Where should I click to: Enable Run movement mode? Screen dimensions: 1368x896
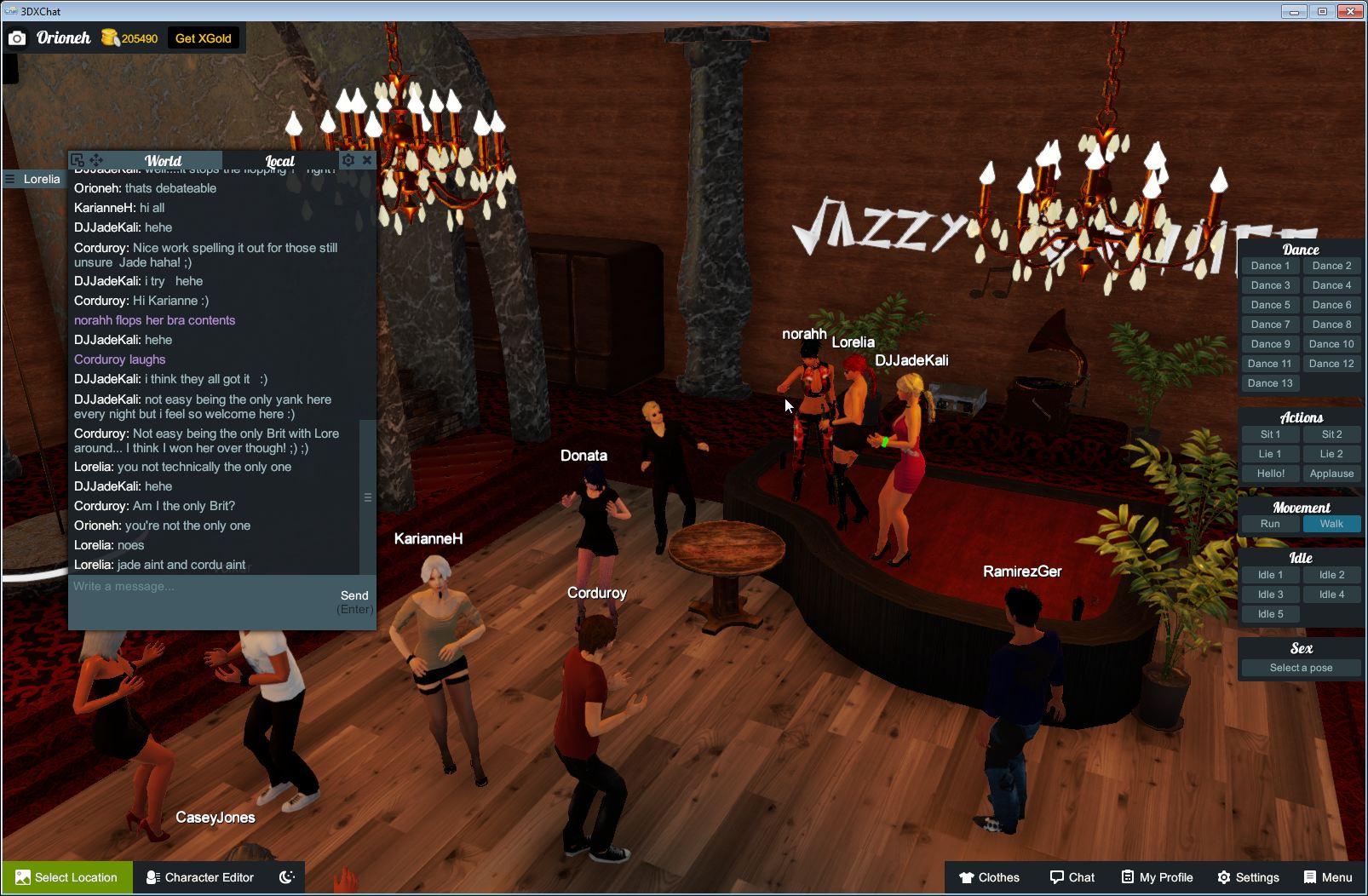[1270, 524]
